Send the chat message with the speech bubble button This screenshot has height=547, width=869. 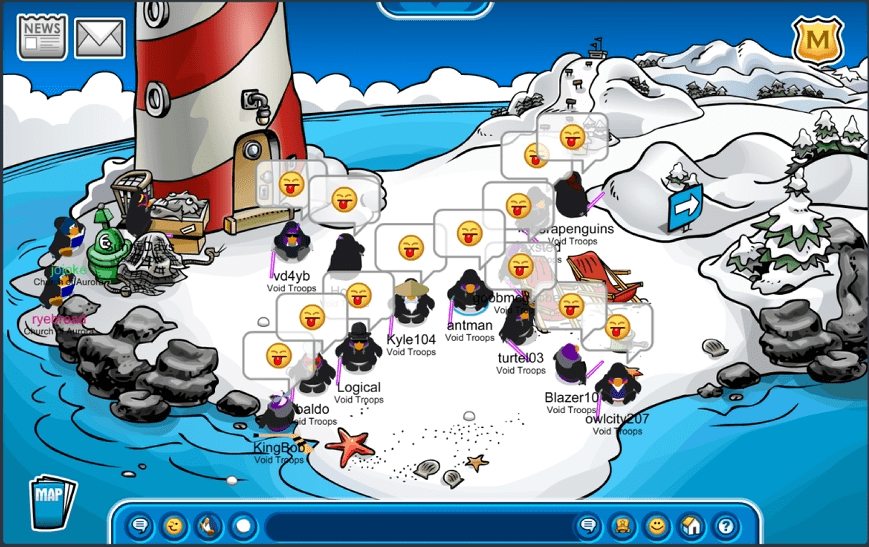click(x=588, y=525)
